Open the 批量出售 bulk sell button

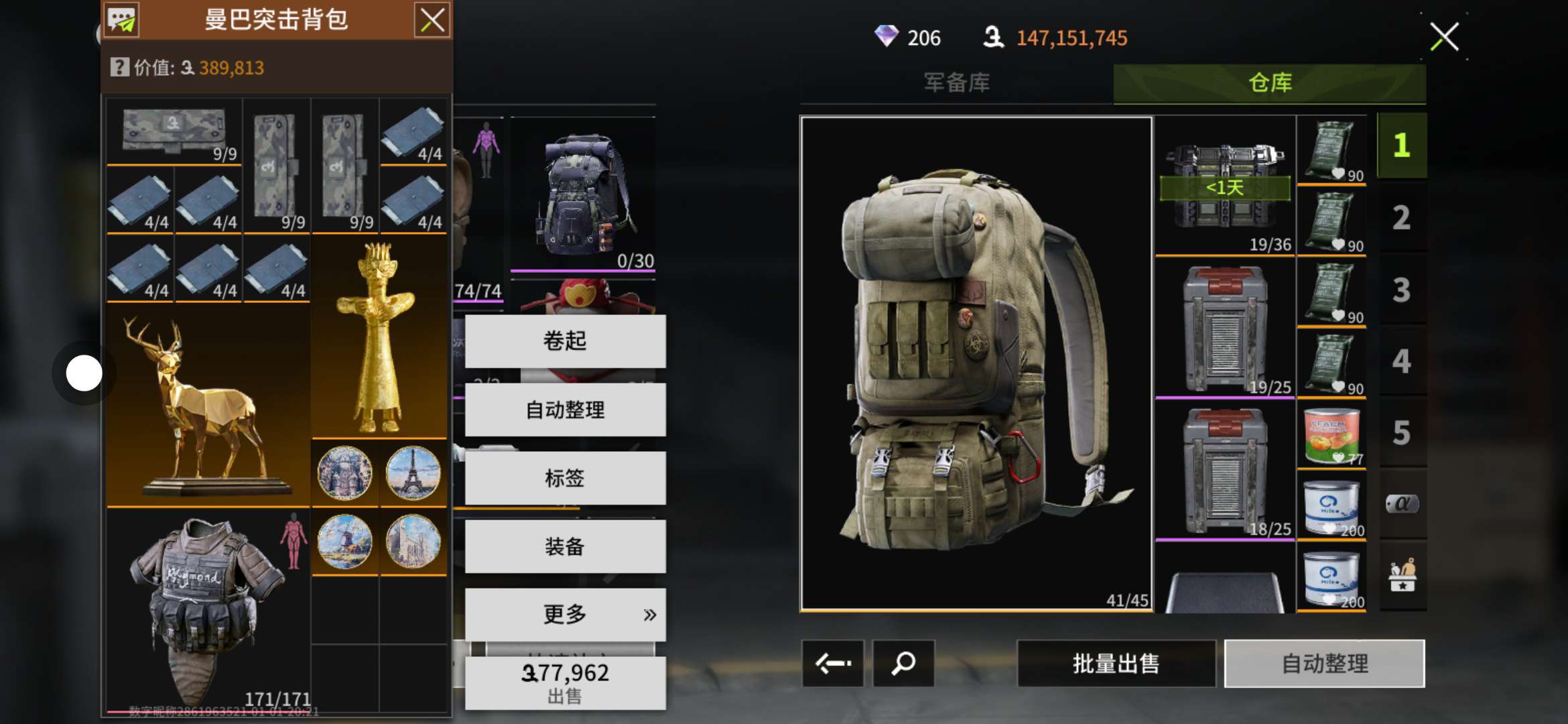coord(1116,664)
